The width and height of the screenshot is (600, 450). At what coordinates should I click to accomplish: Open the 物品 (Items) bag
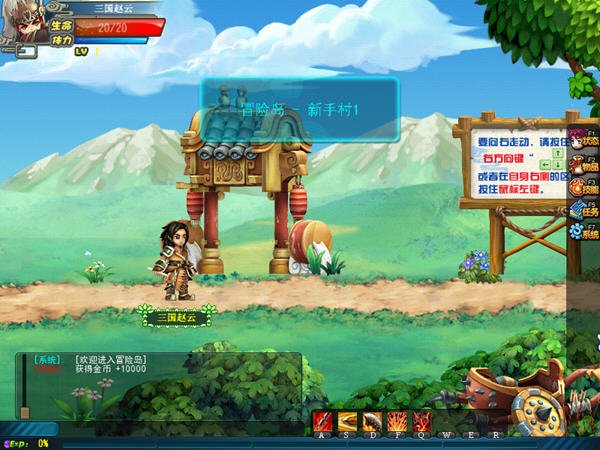click(584, 162)
